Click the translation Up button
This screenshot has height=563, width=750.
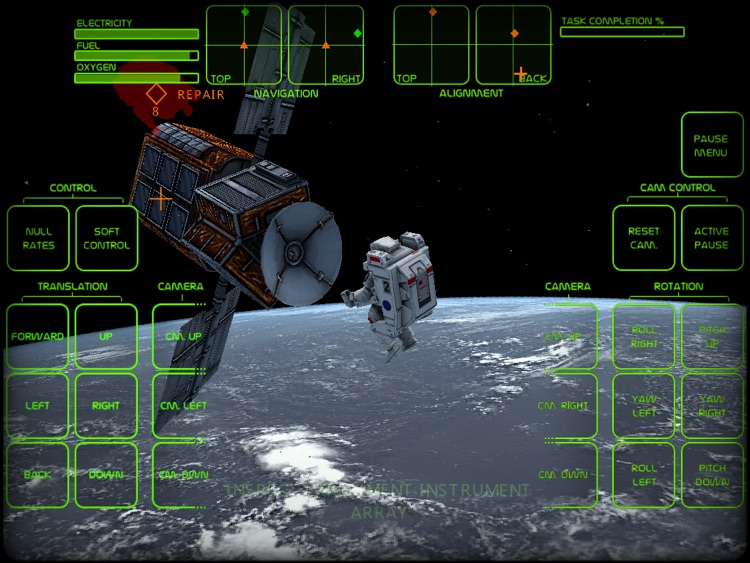pos(106,337)
